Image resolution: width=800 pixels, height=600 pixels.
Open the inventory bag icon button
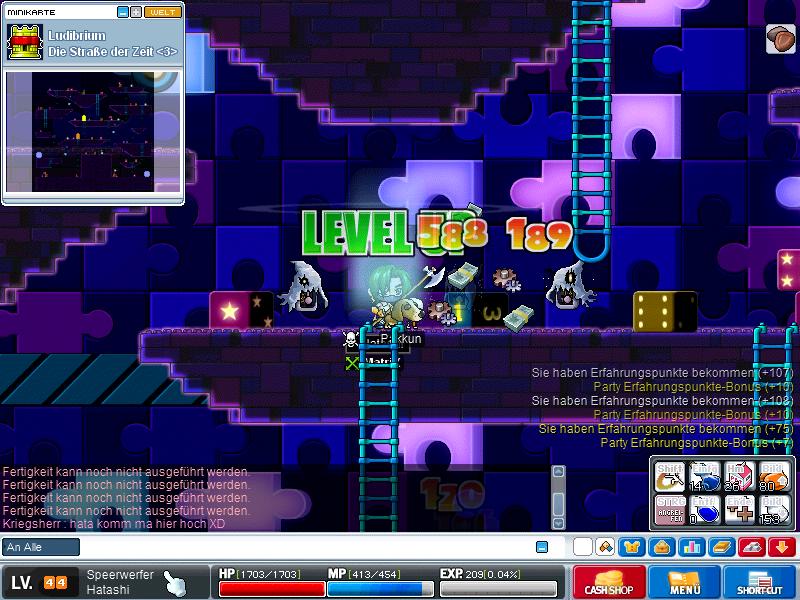(x=662, y=547)
